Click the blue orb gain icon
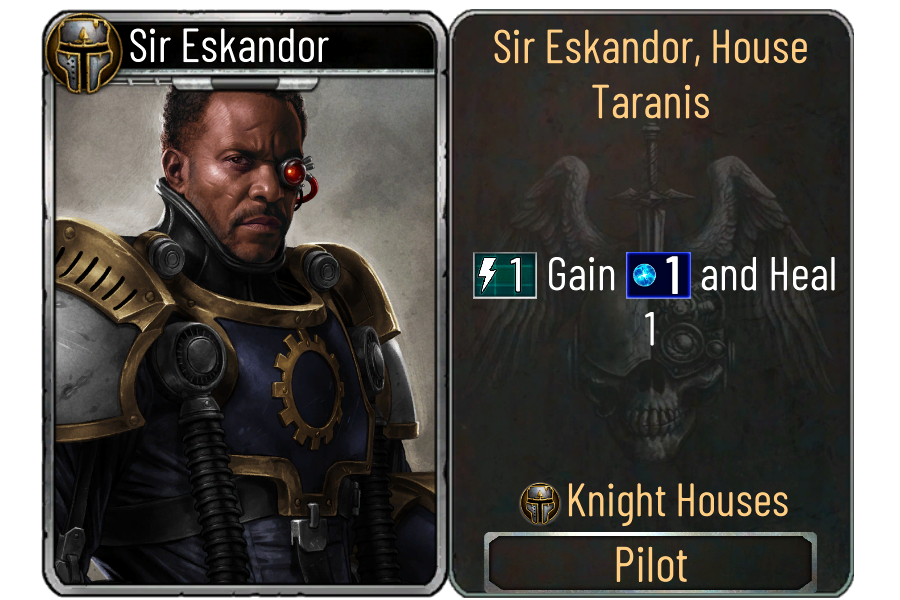The width and height of the screenshot is (900, 600). pos(658,276)
